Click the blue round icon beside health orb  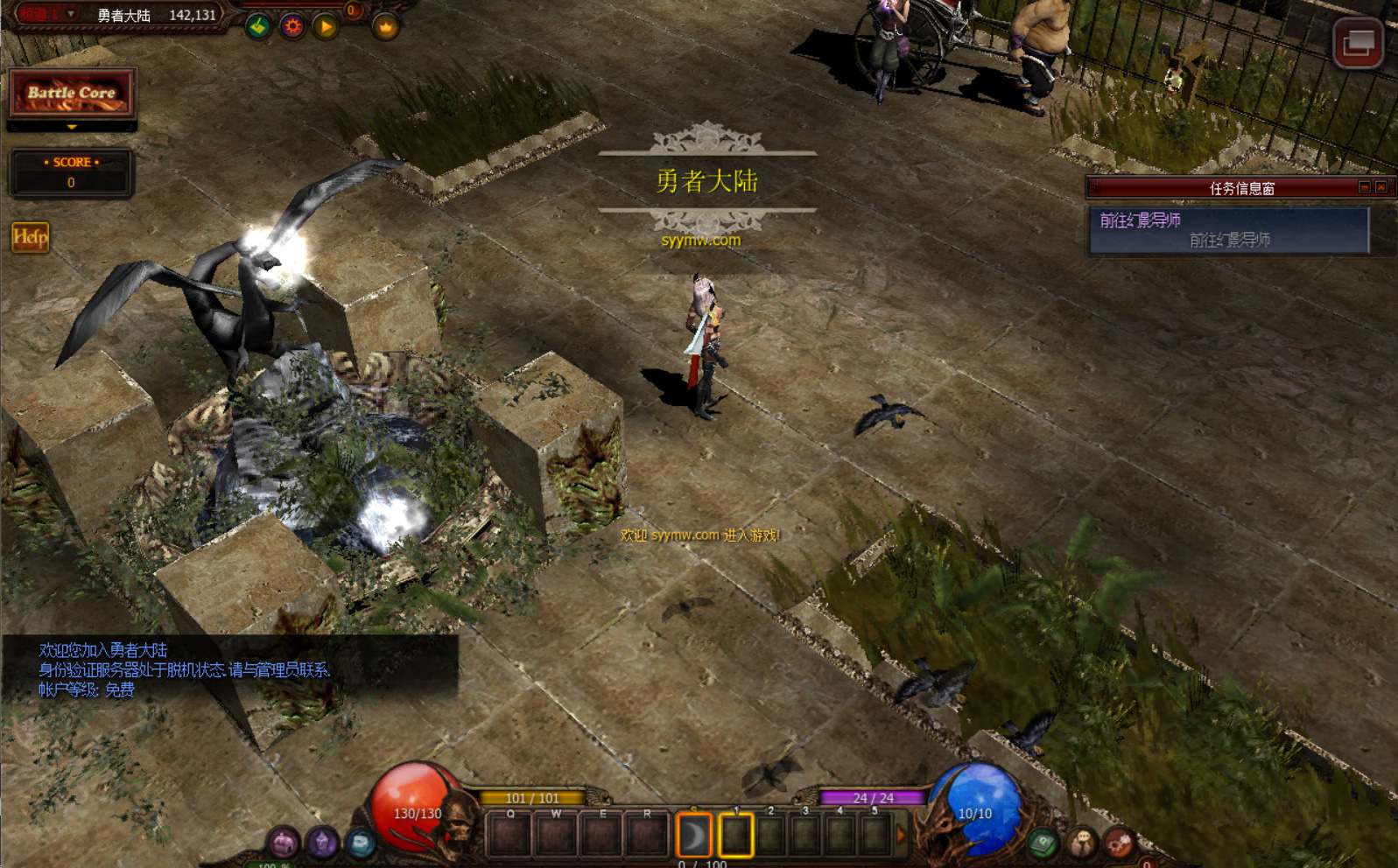tap(360, 843)
